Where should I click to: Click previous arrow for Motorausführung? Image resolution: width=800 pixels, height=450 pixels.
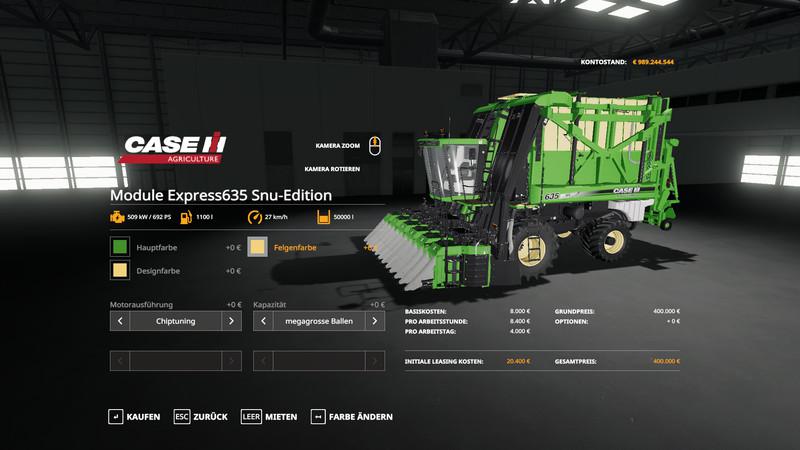click(120, 321)
